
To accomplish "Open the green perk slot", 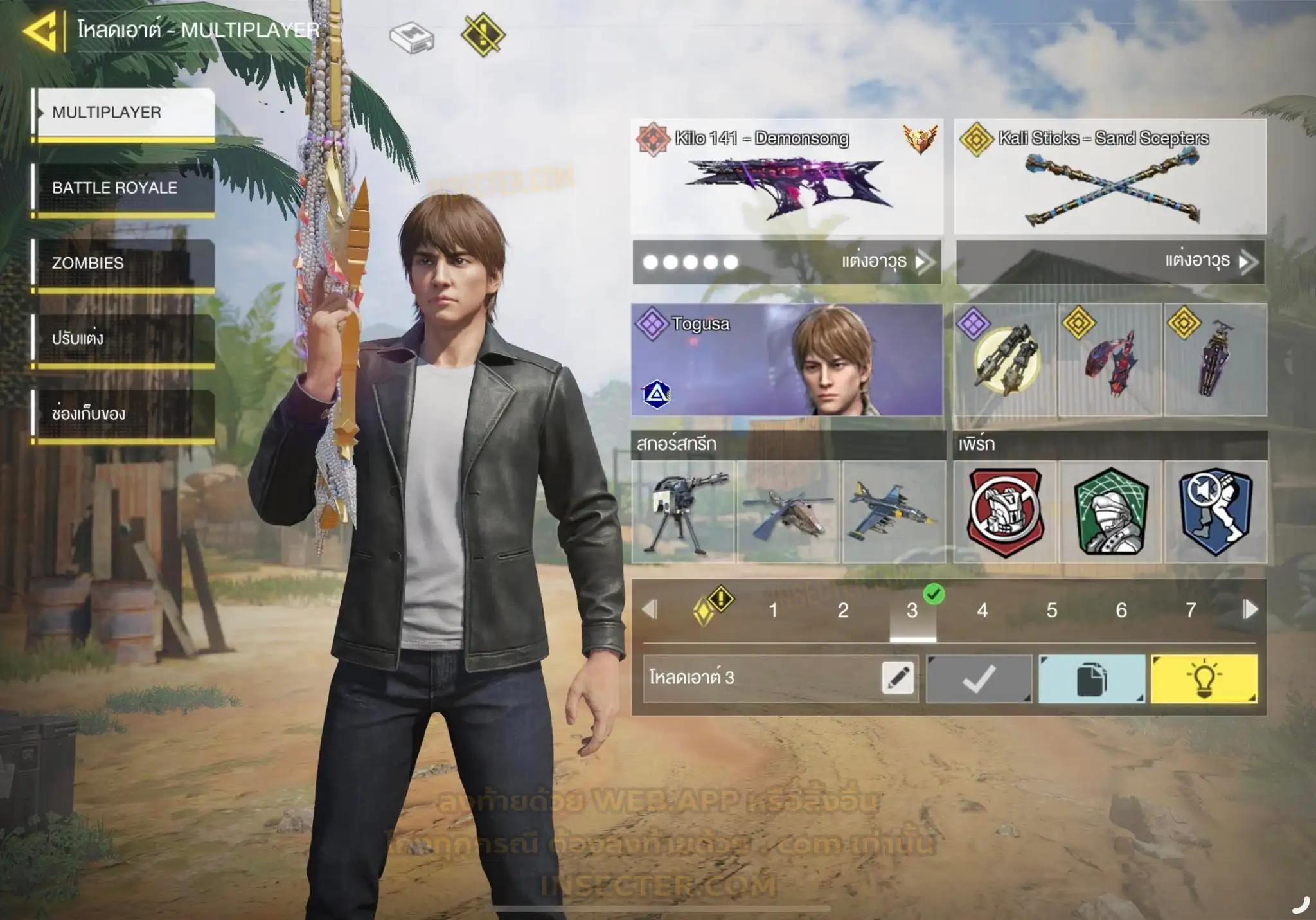I will [x=1110, y=512].
